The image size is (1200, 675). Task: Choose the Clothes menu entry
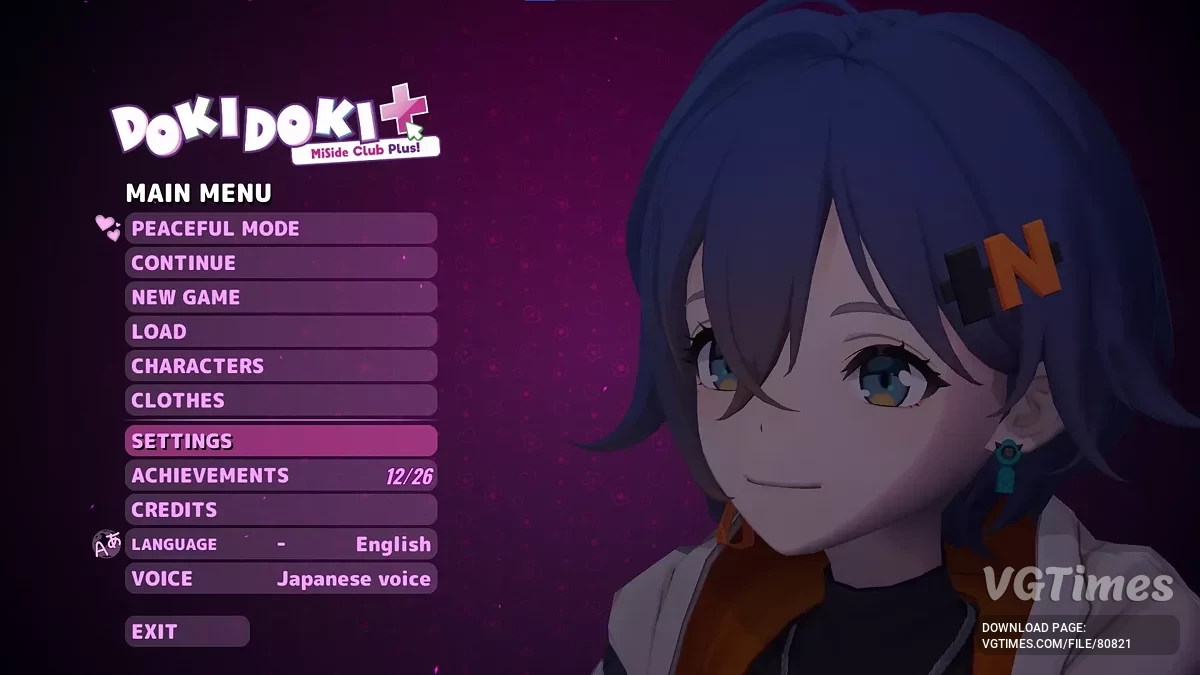281,400
